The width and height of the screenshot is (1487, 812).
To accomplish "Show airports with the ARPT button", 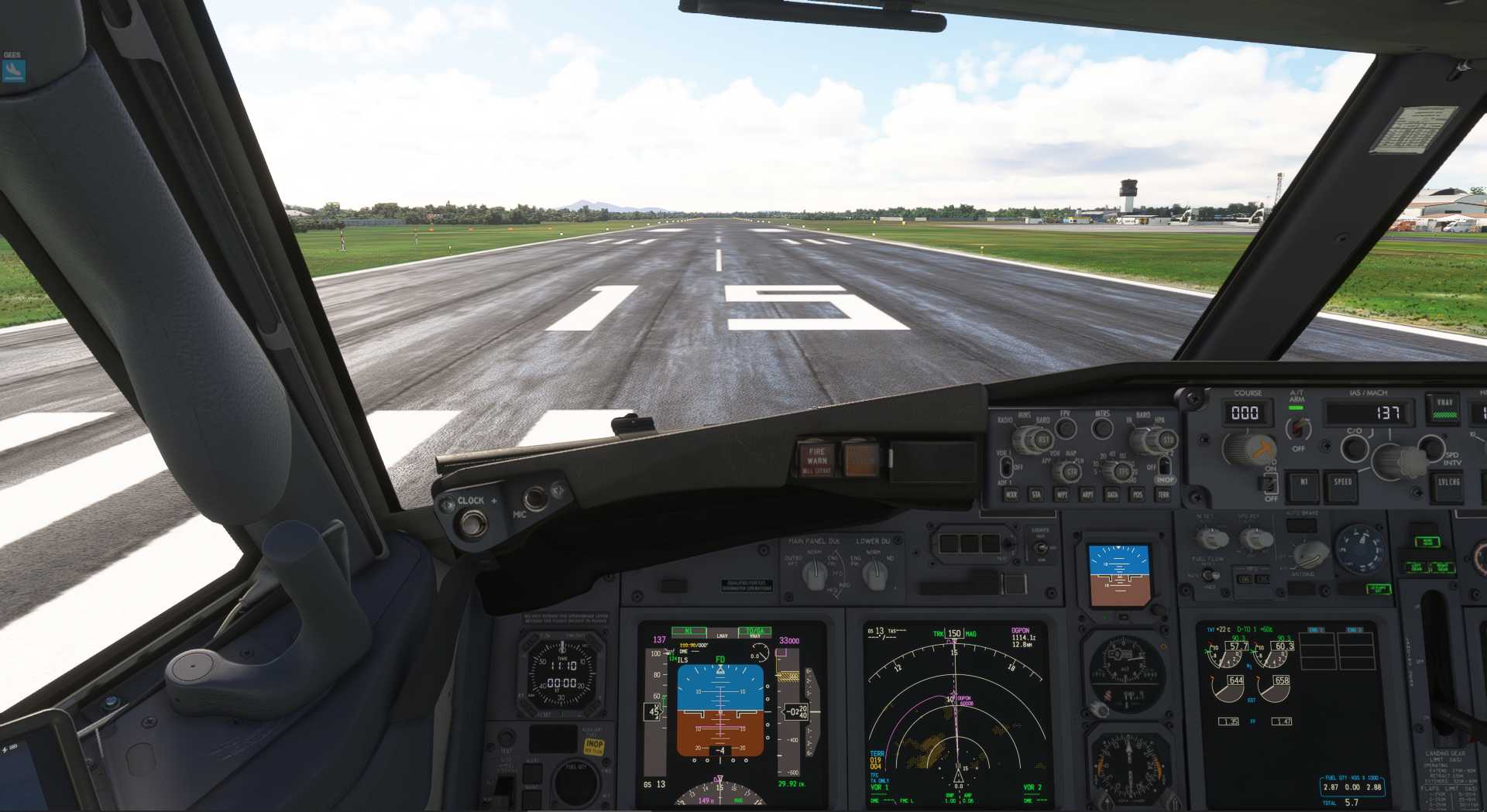I will point(1087,495).
